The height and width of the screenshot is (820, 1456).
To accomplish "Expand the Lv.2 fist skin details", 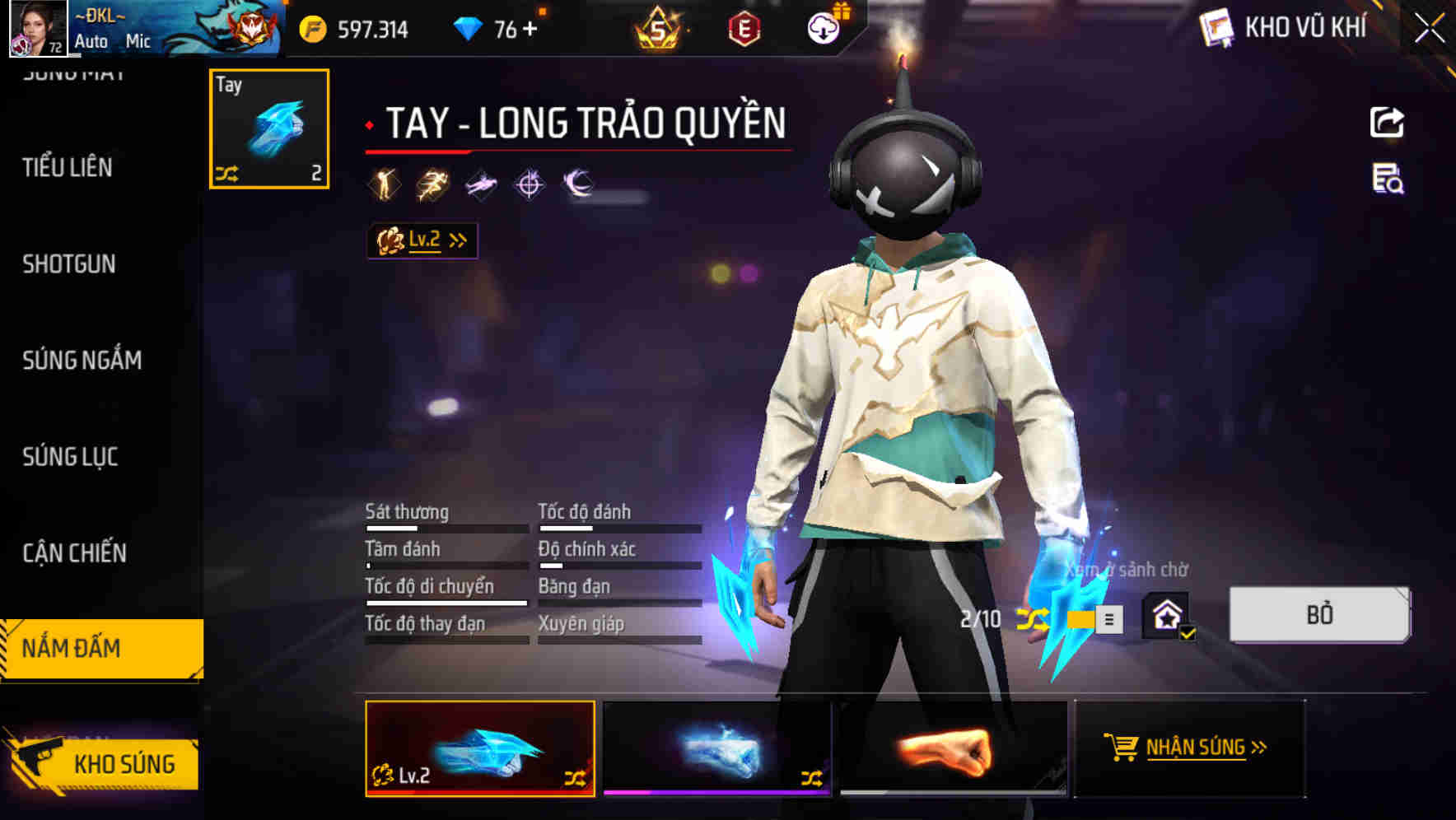I will [422, 240].
